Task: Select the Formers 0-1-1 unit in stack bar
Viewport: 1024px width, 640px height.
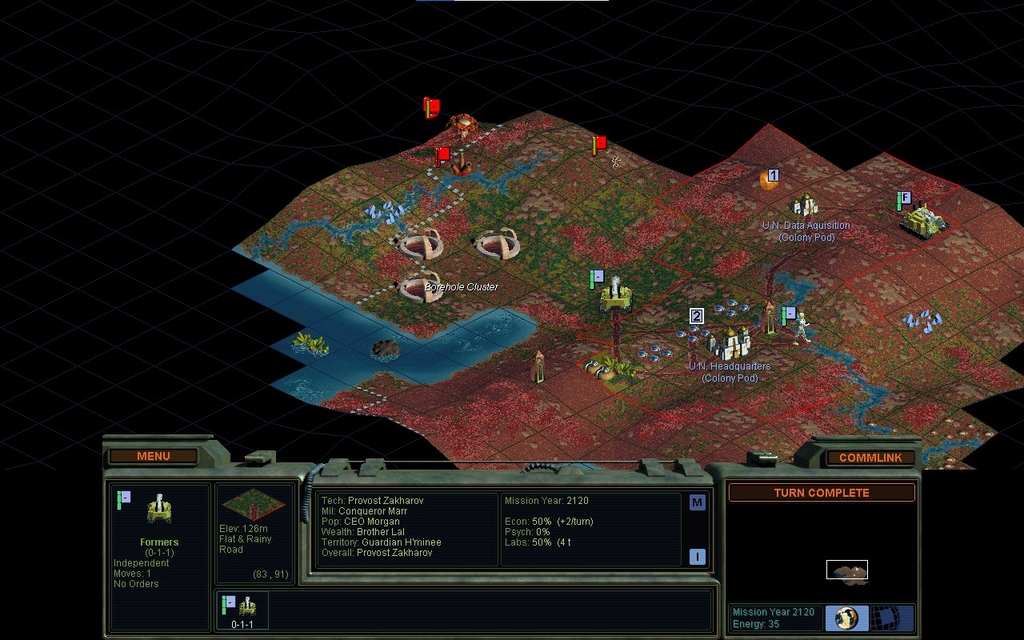Action: (244, 609)
